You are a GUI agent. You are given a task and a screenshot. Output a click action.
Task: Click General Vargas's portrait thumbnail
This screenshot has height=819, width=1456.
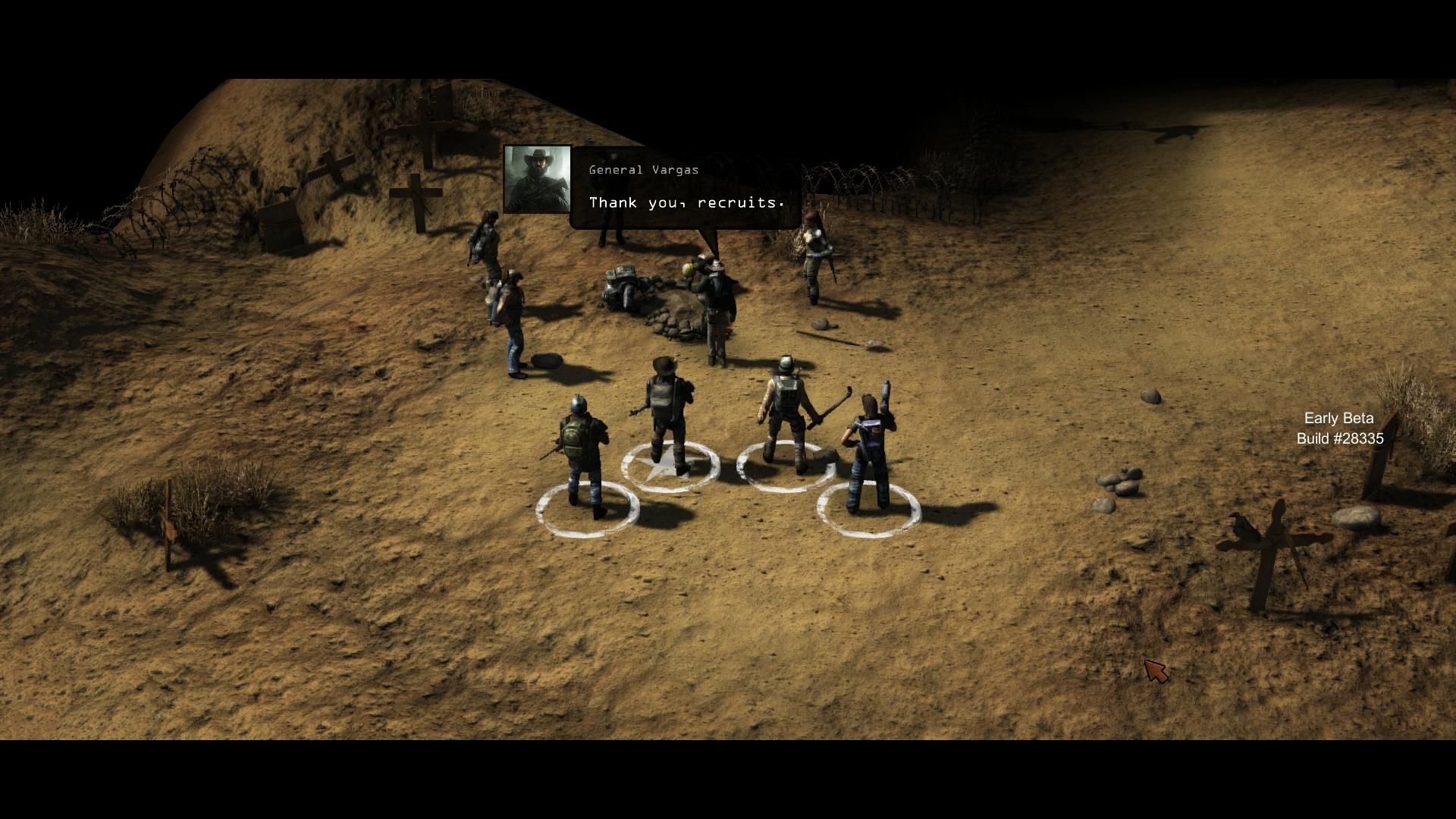(537, 179)
